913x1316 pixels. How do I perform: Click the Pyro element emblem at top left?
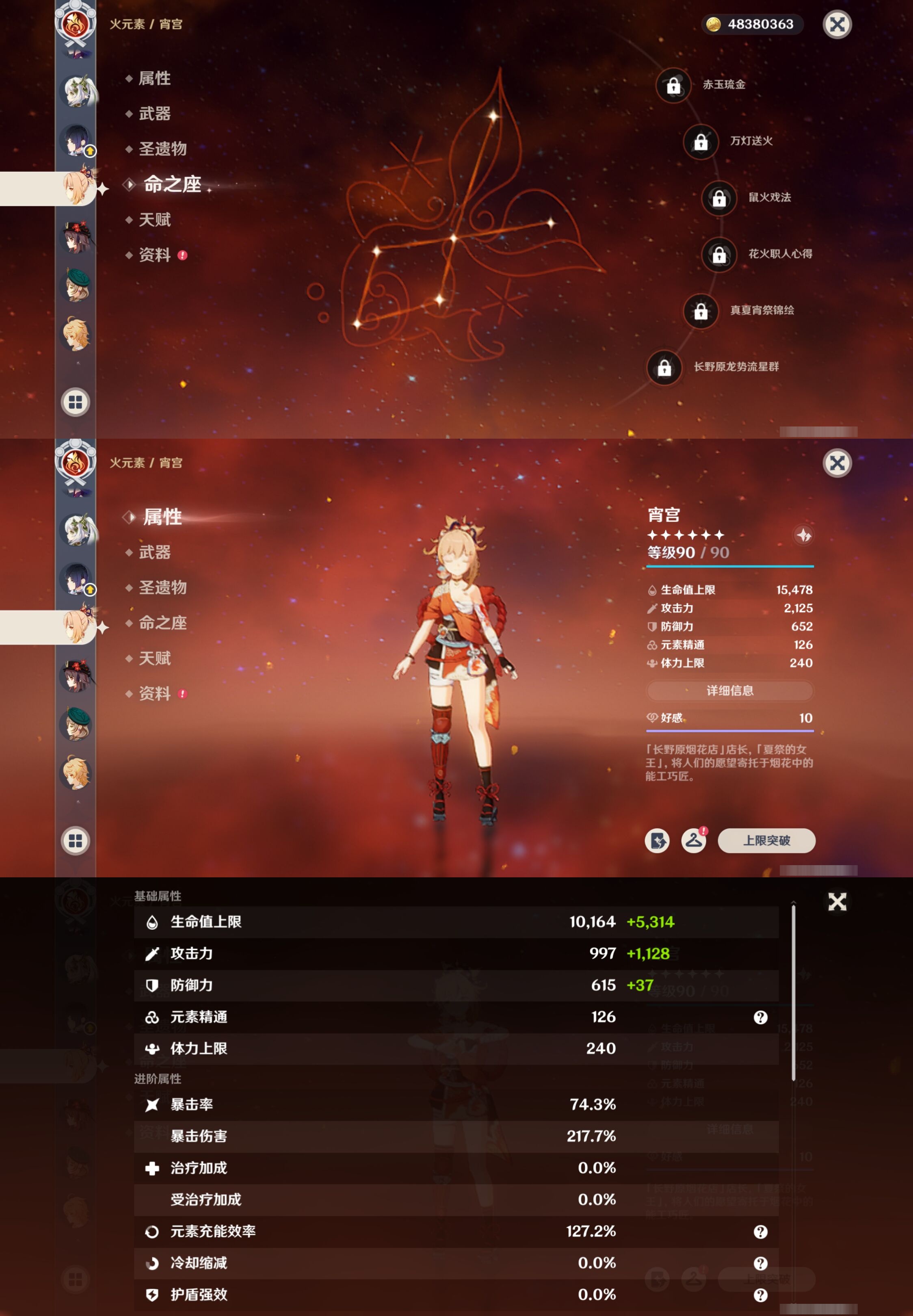(x=76, y=24)
